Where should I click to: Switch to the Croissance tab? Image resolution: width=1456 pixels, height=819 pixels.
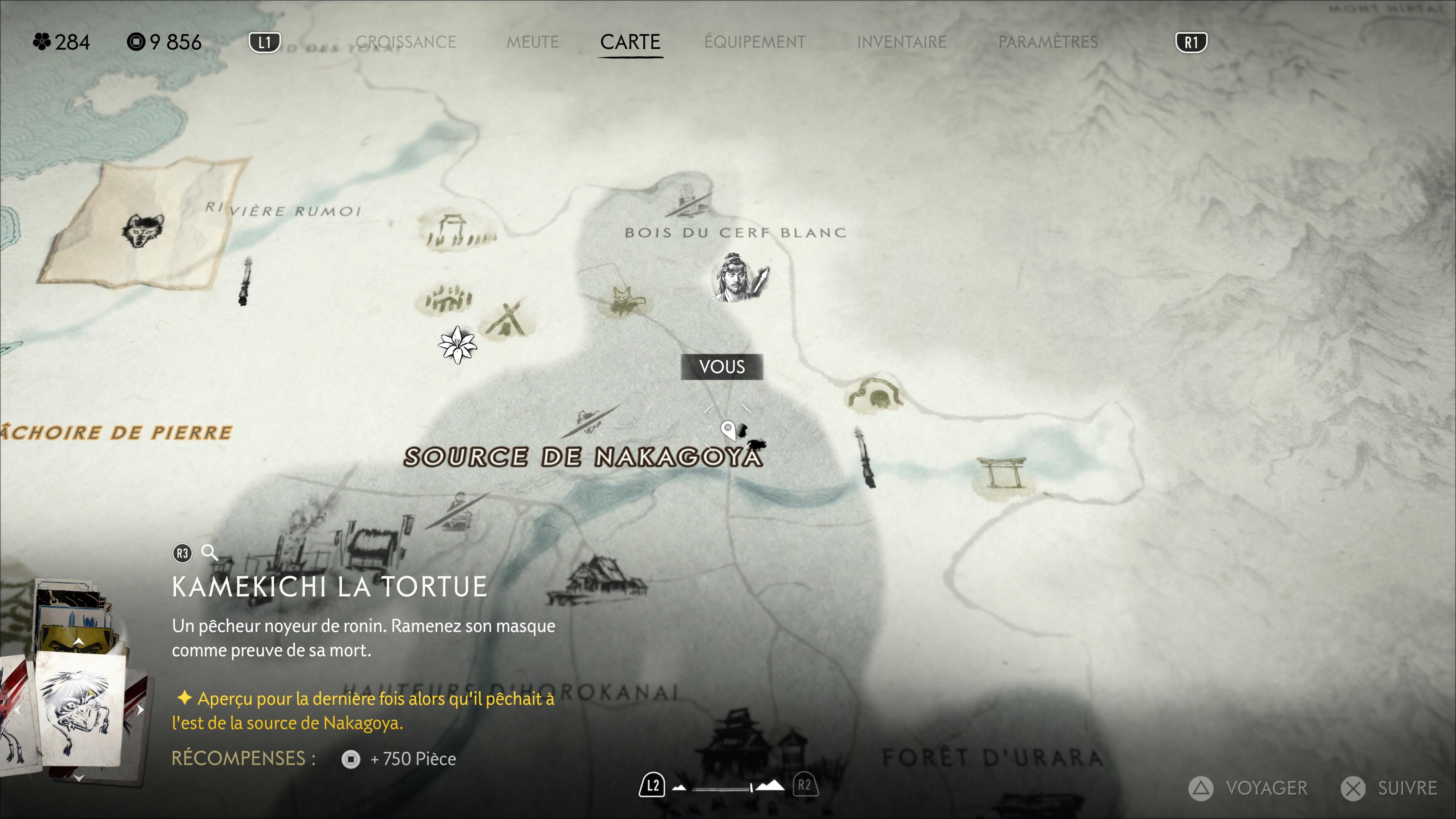405,42
